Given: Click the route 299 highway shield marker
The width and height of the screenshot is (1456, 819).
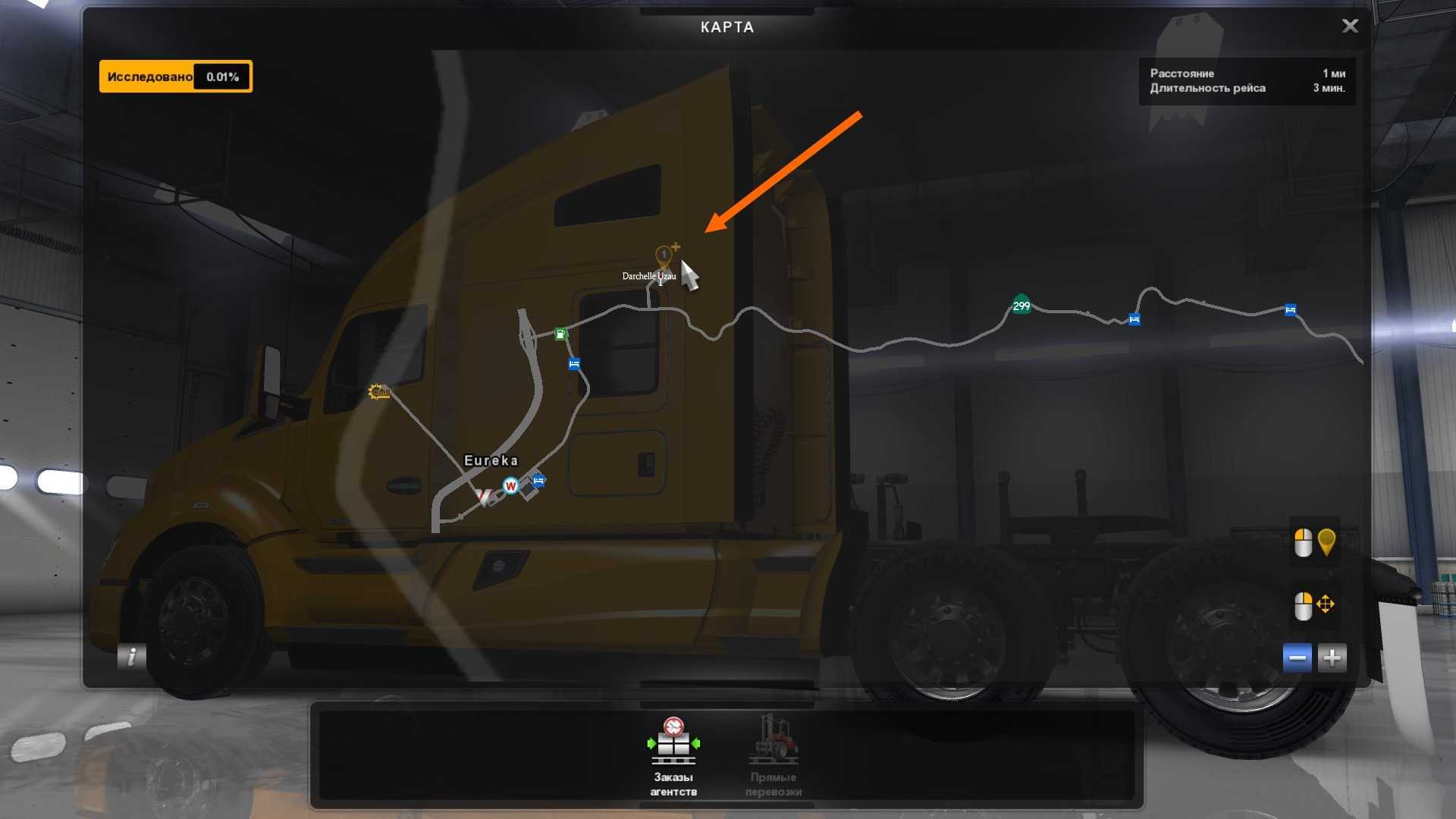Looking at the screenshot, I should [x=1021, y=306].
